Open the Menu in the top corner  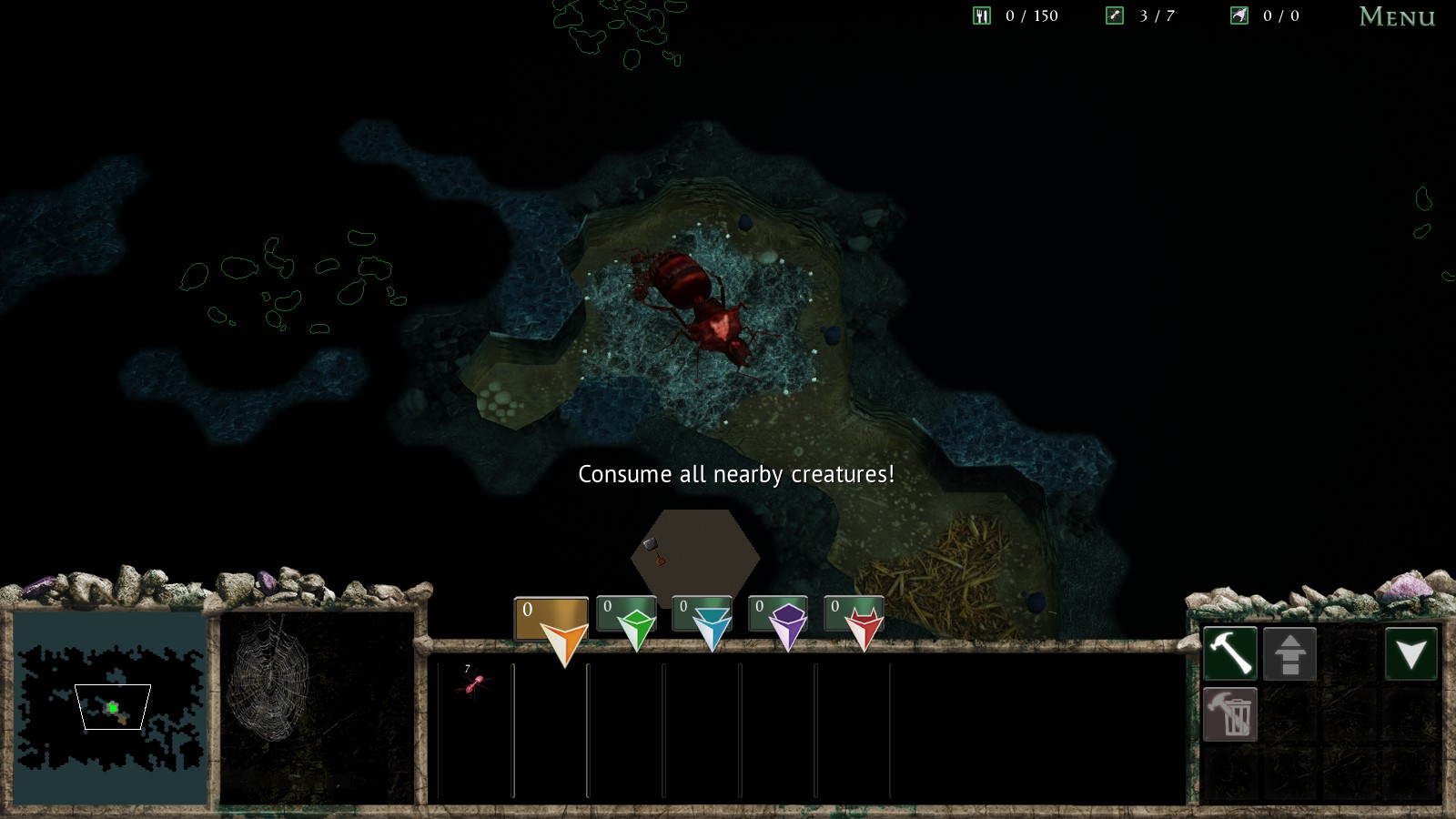[1396, 16]
